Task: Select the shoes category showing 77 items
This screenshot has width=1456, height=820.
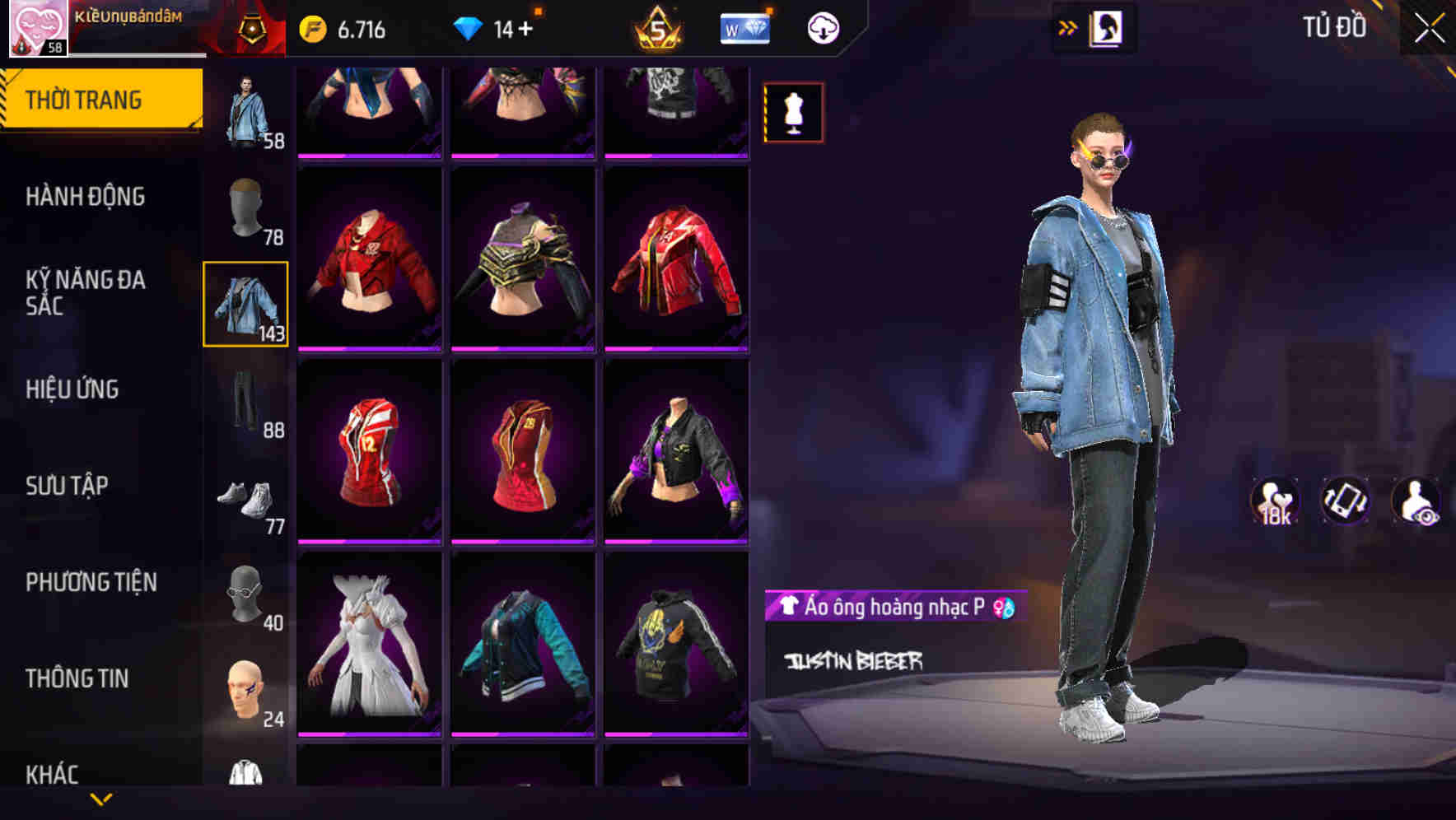Action: (x=246, y=498)
